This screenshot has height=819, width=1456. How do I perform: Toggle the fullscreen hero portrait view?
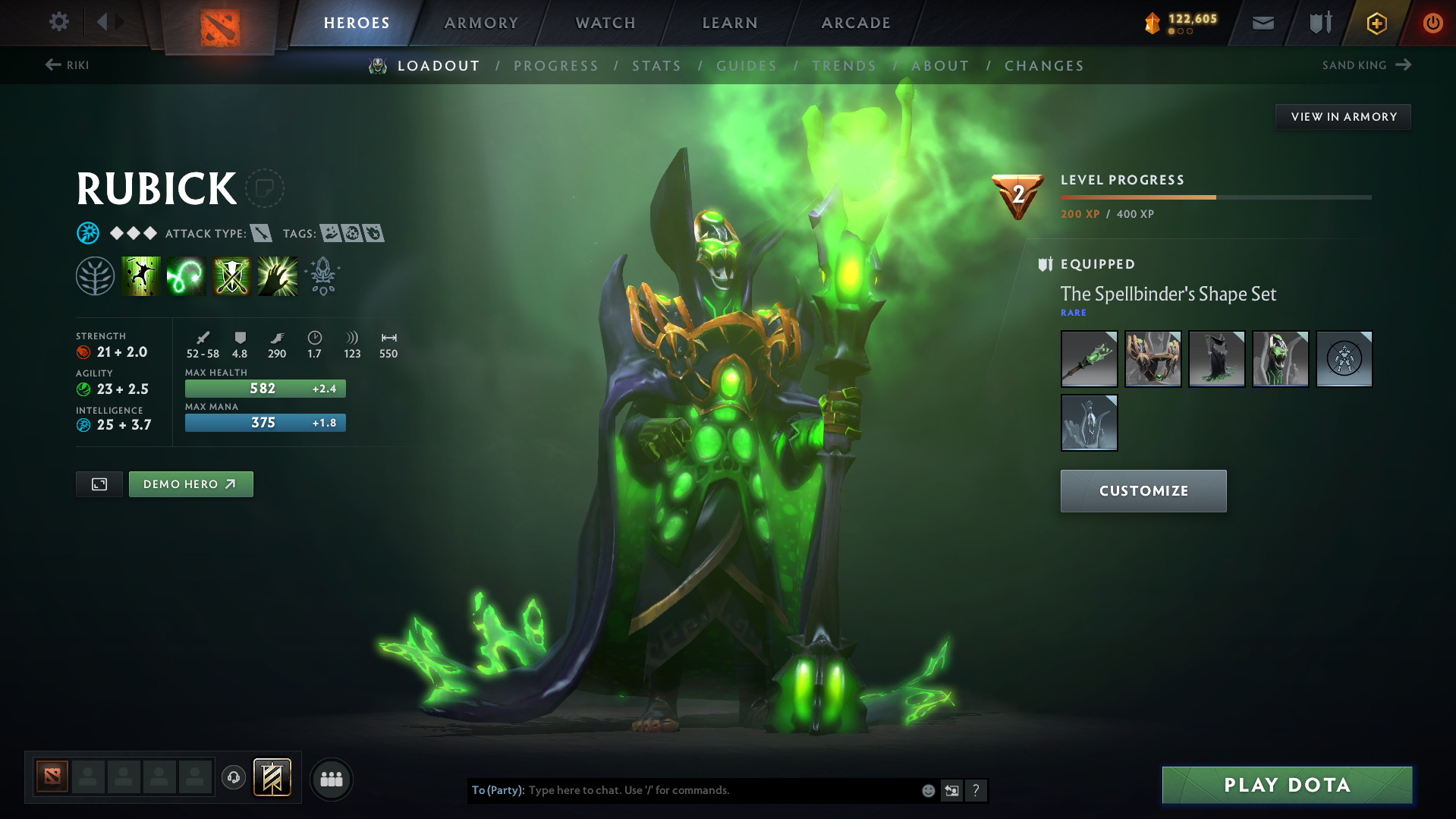(x=98, y=484)
